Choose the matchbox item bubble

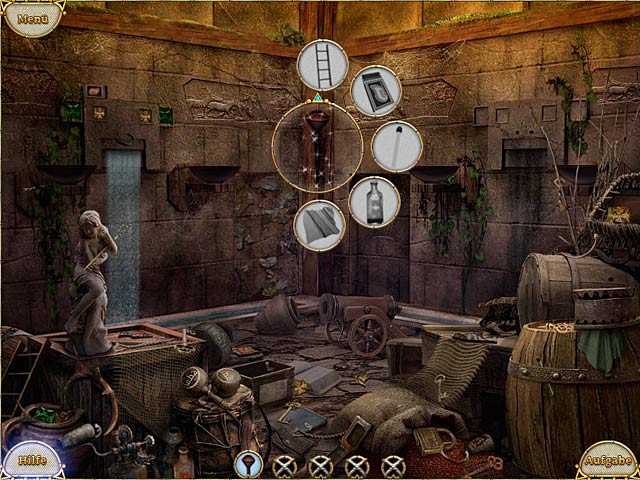[x=376, y=91]
